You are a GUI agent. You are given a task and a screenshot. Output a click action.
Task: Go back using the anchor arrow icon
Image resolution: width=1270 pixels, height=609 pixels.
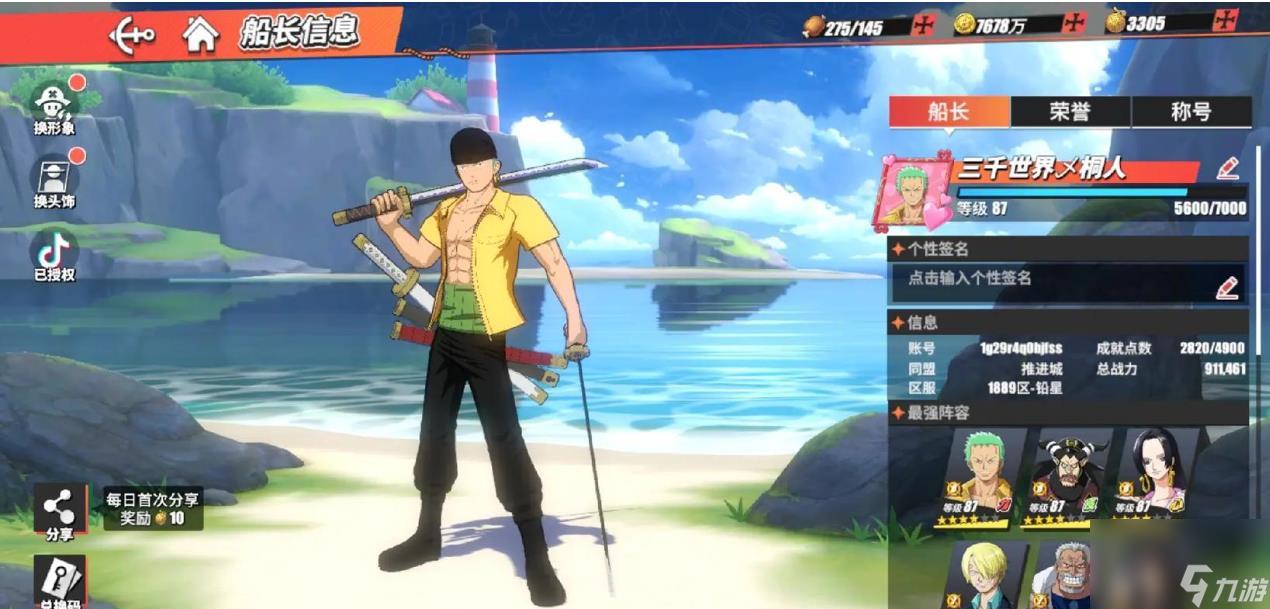[132, 35]
